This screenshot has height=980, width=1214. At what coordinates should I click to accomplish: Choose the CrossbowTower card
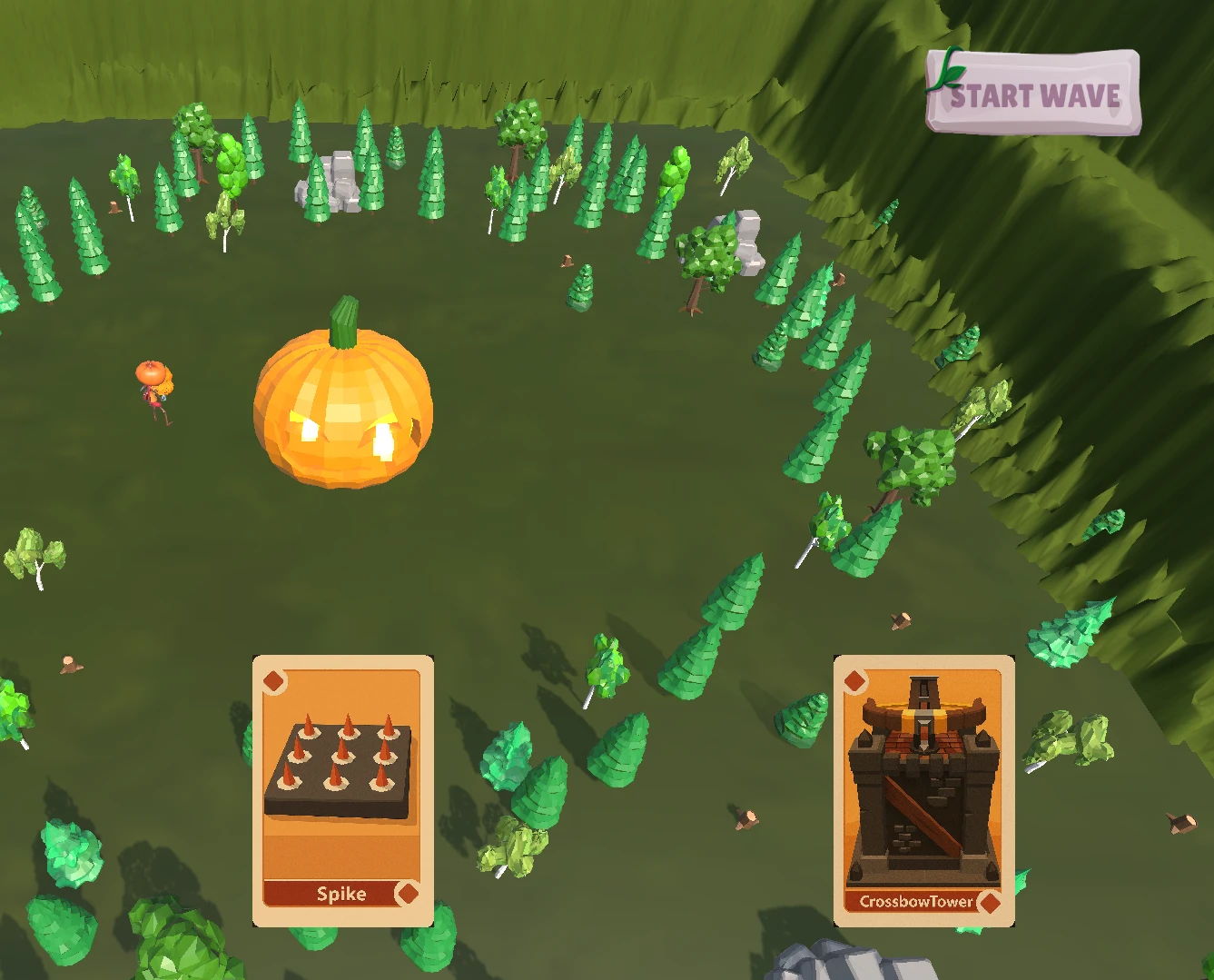click(x=923, y=790)
